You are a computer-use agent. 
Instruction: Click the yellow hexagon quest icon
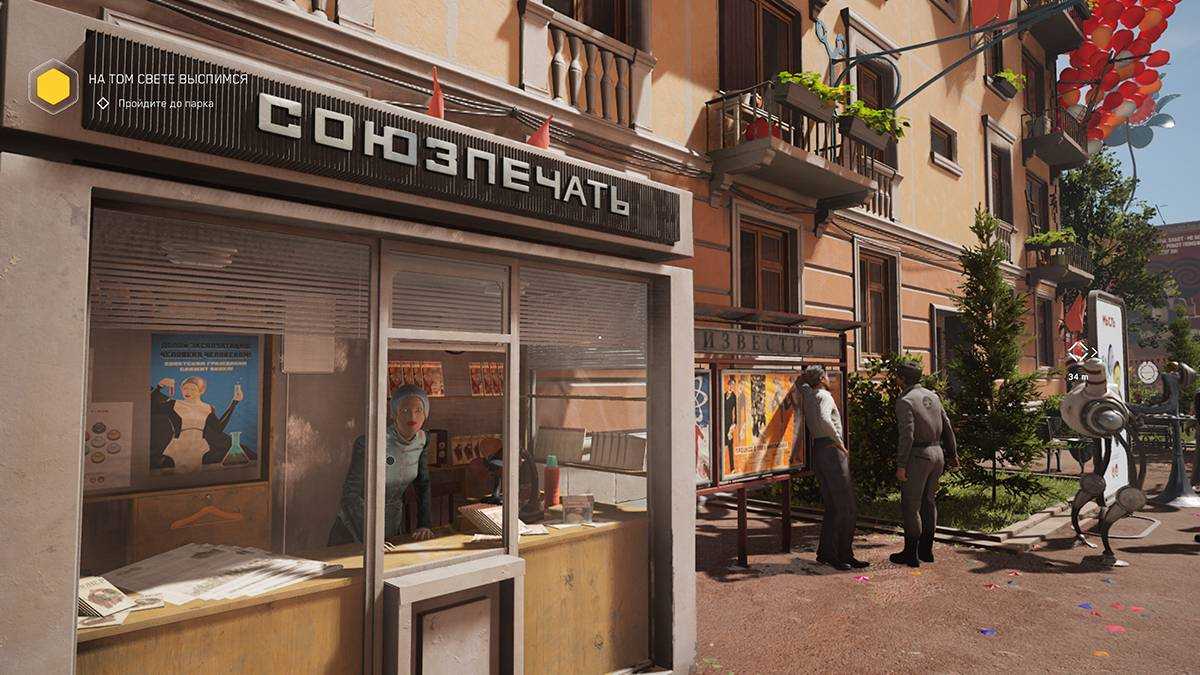(53, 87)
